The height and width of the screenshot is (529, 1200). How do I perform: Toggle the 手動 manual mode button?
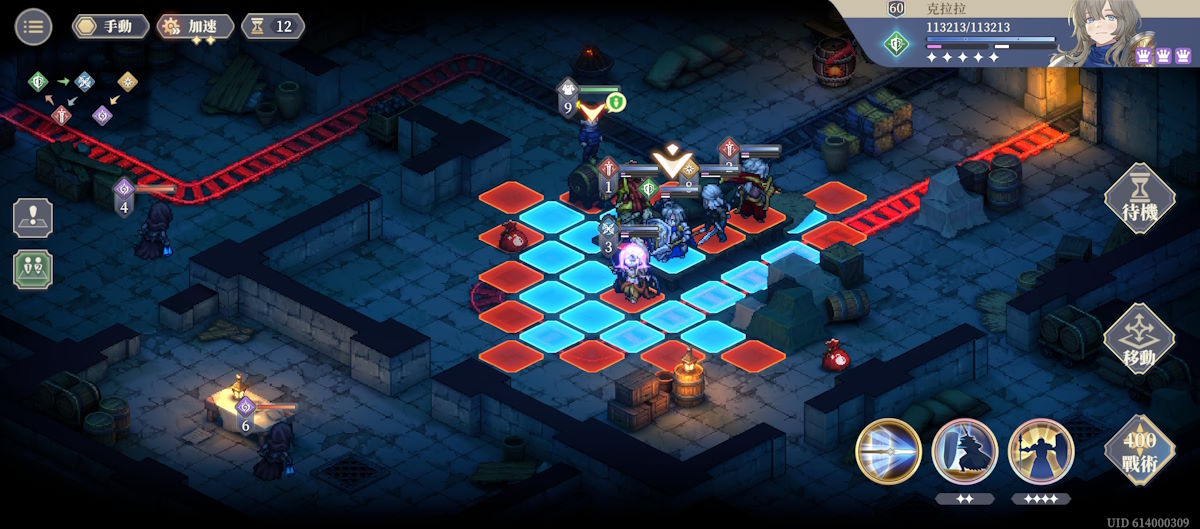110,26
